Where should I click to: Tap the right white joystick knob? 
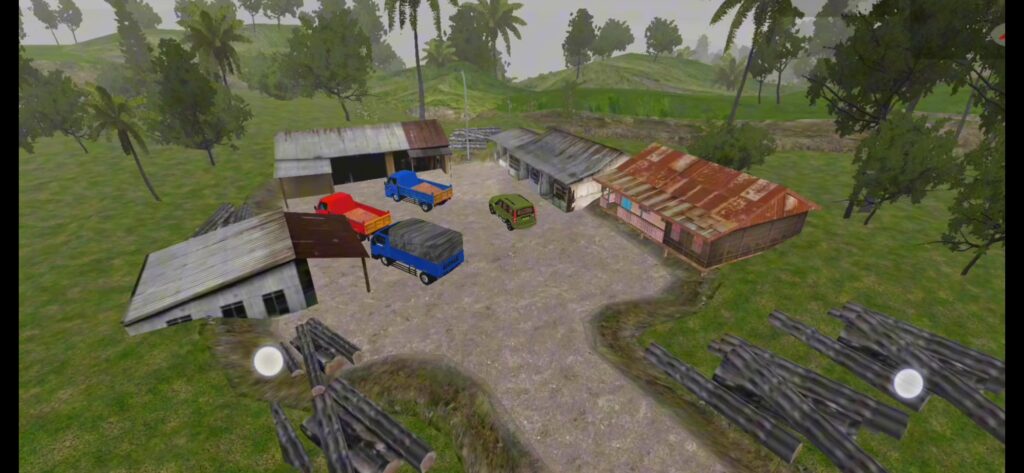(908, 383)
